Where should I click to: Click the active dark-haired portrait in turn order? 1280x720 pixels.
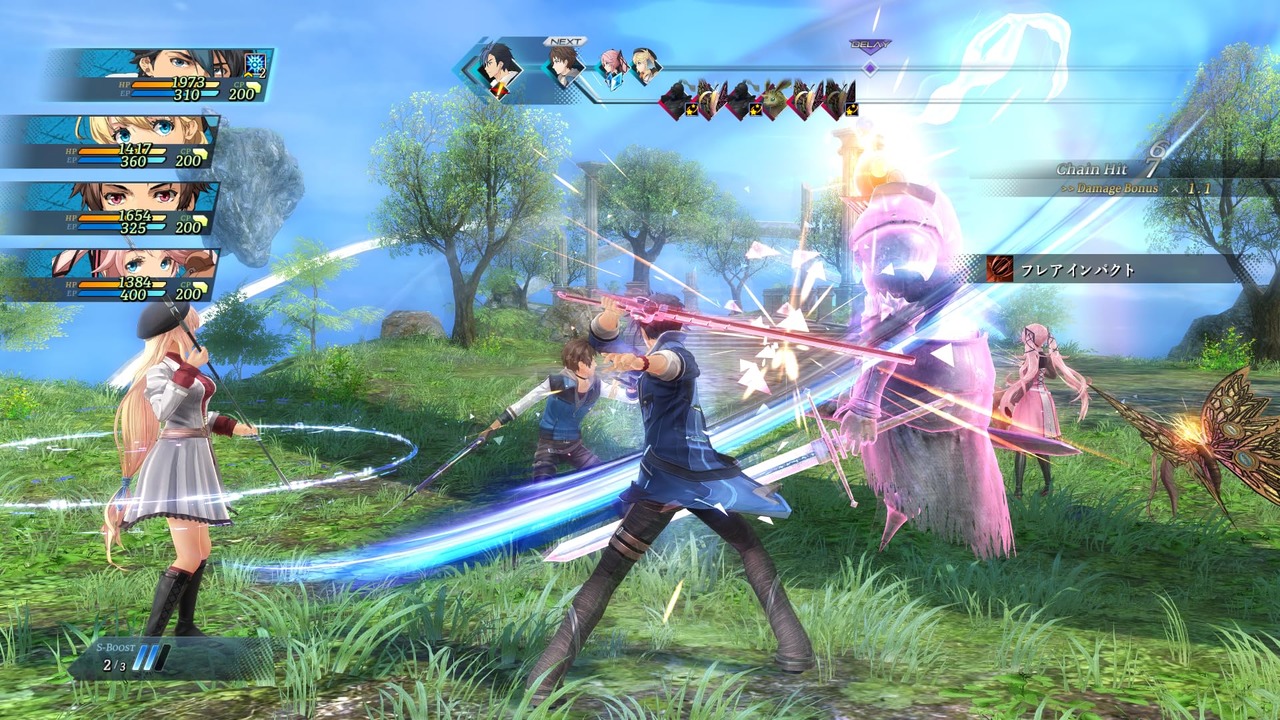(498, 70)
